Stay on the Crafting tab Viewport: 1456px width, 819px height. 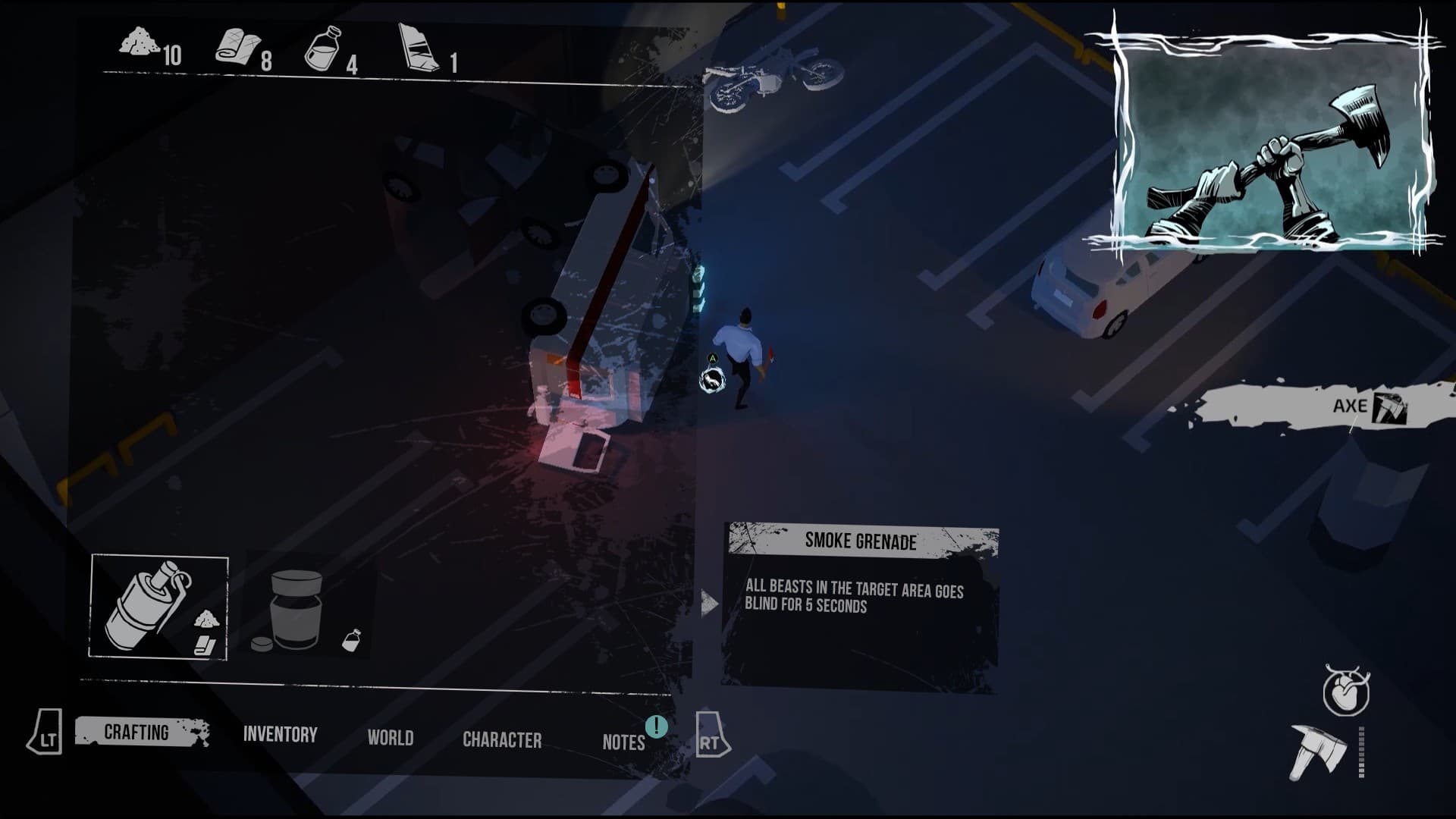tap(137, 732)
